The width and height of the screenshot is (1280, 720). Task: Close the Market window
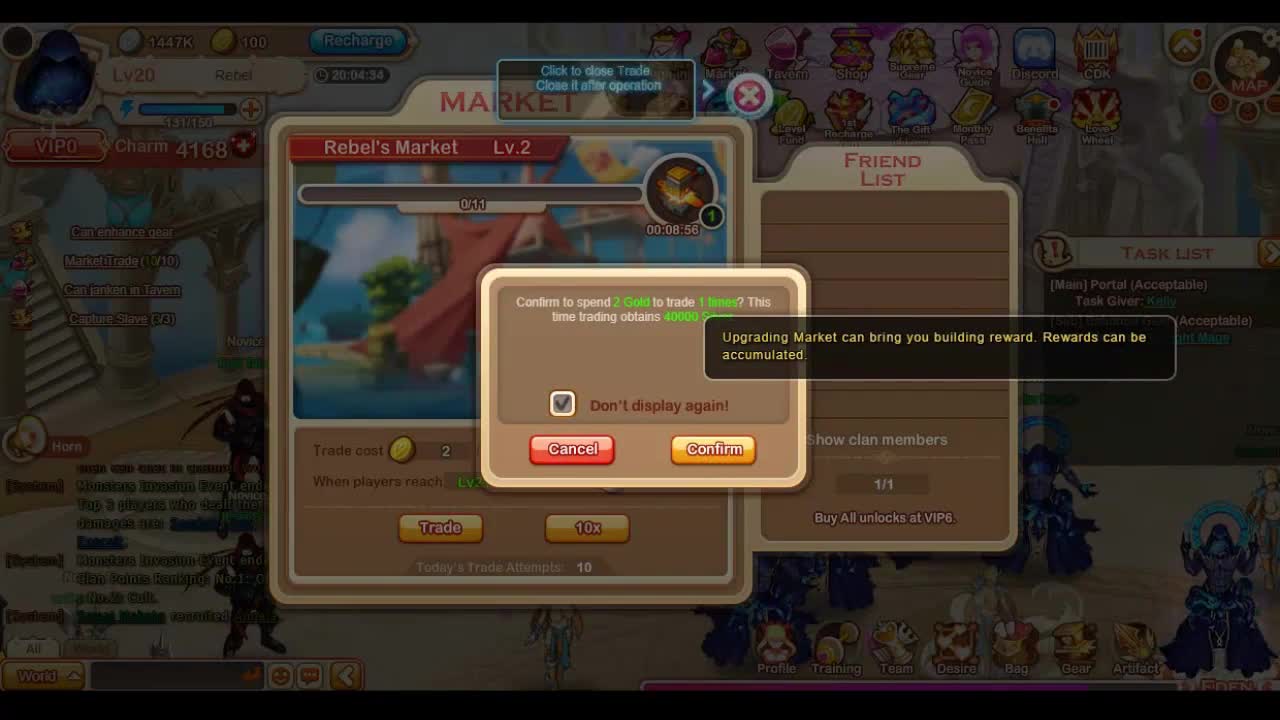(x=749, y=96)
